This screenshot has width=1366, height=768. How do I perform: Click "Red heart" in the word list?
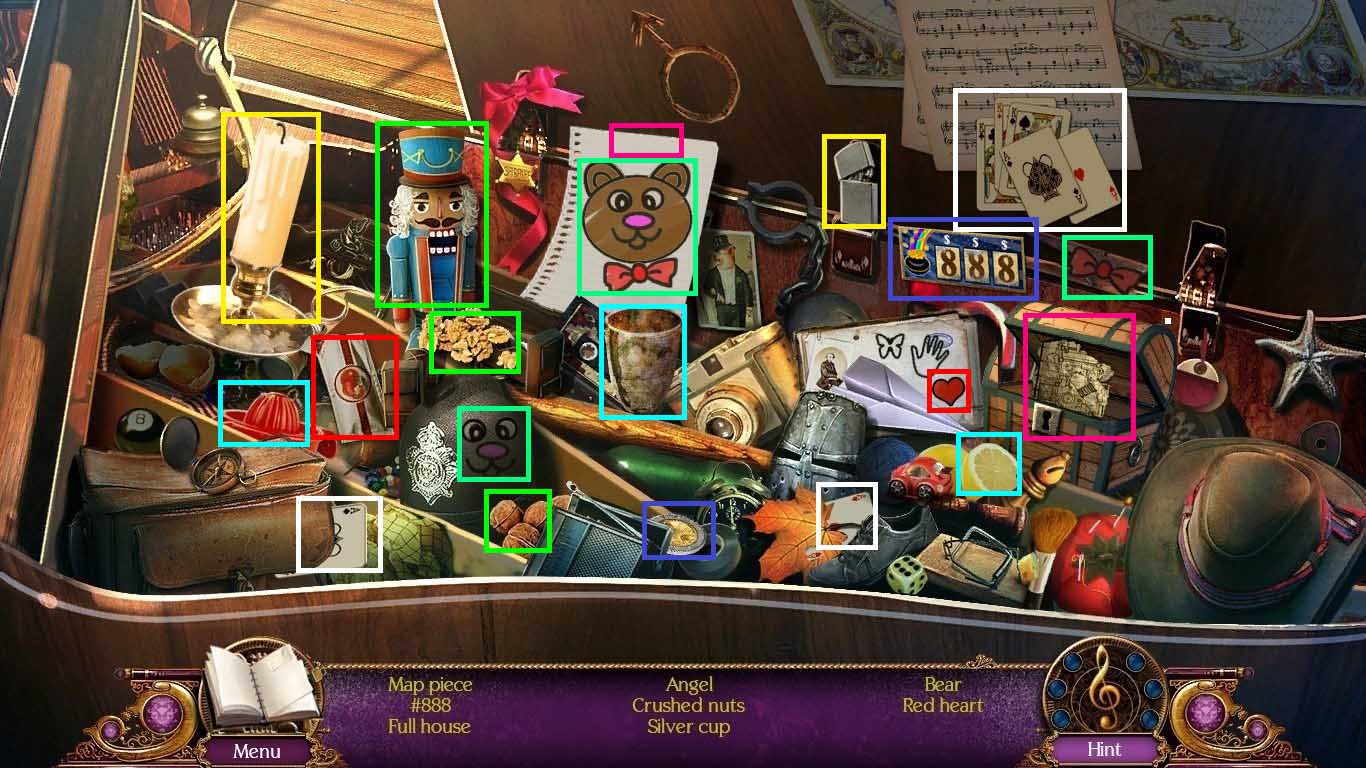(x=941, y=705)
